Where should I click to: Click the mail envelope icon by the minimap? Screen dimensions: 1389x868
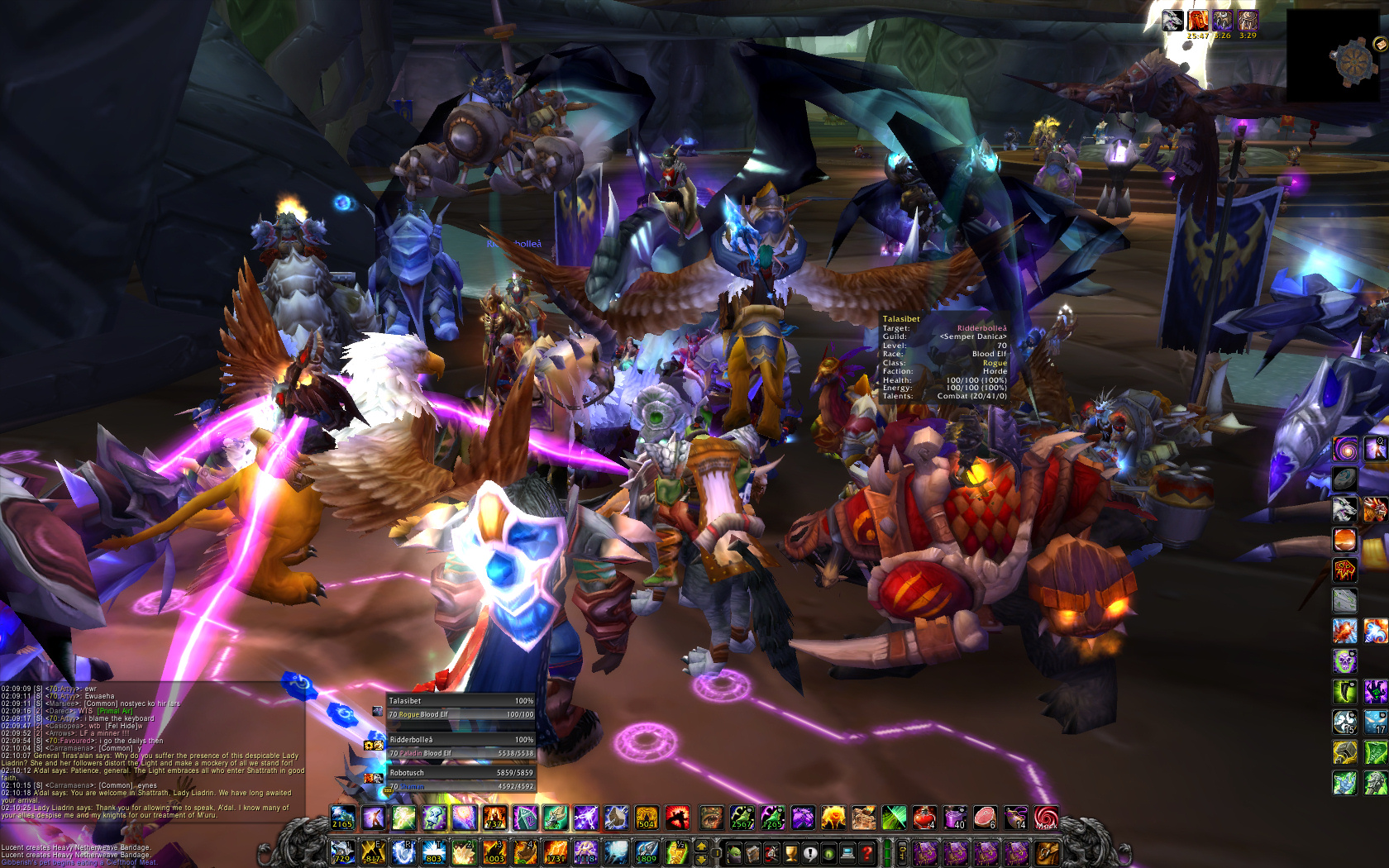tap(1380, 44)
